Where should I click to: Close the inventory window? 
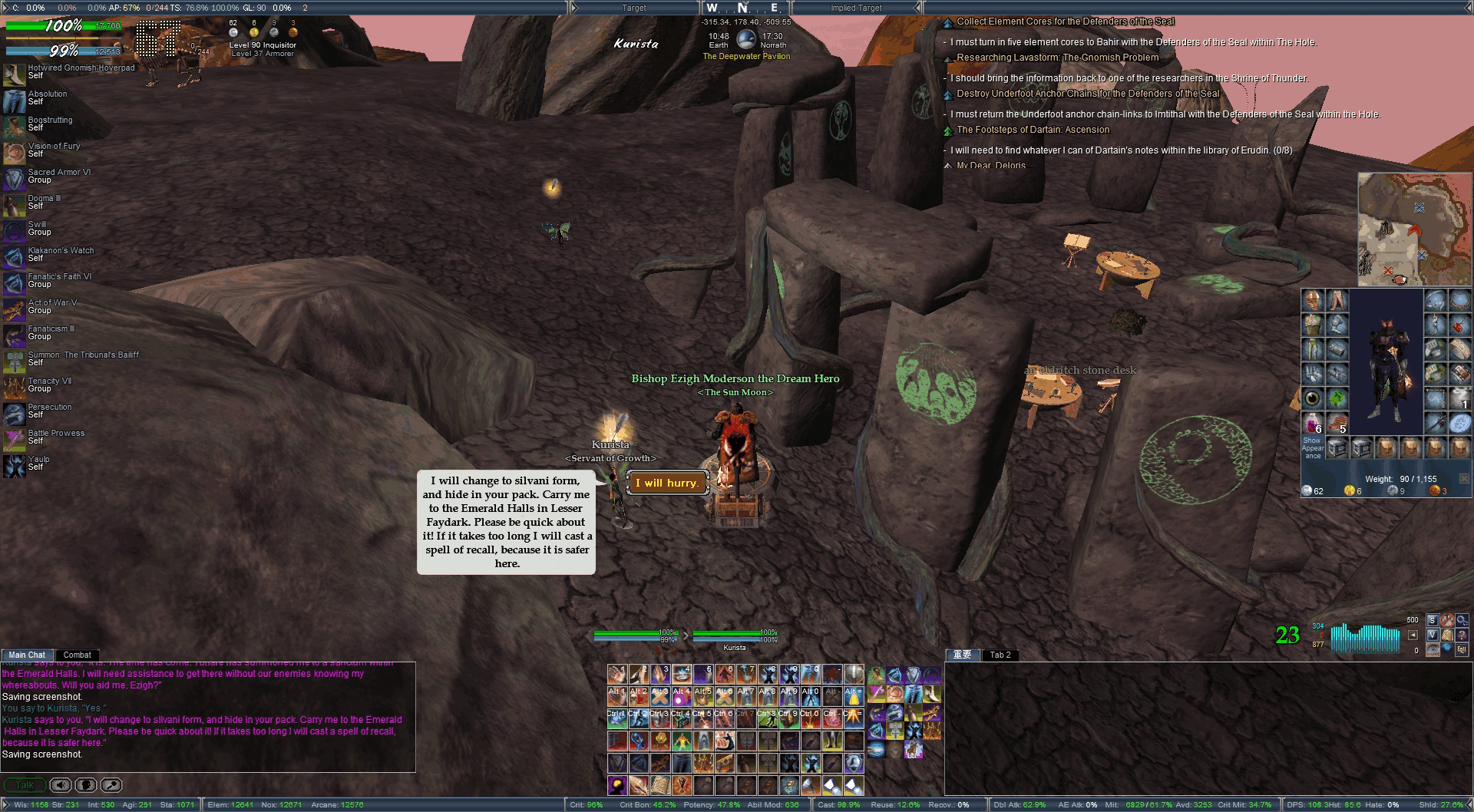[1463, 479]
